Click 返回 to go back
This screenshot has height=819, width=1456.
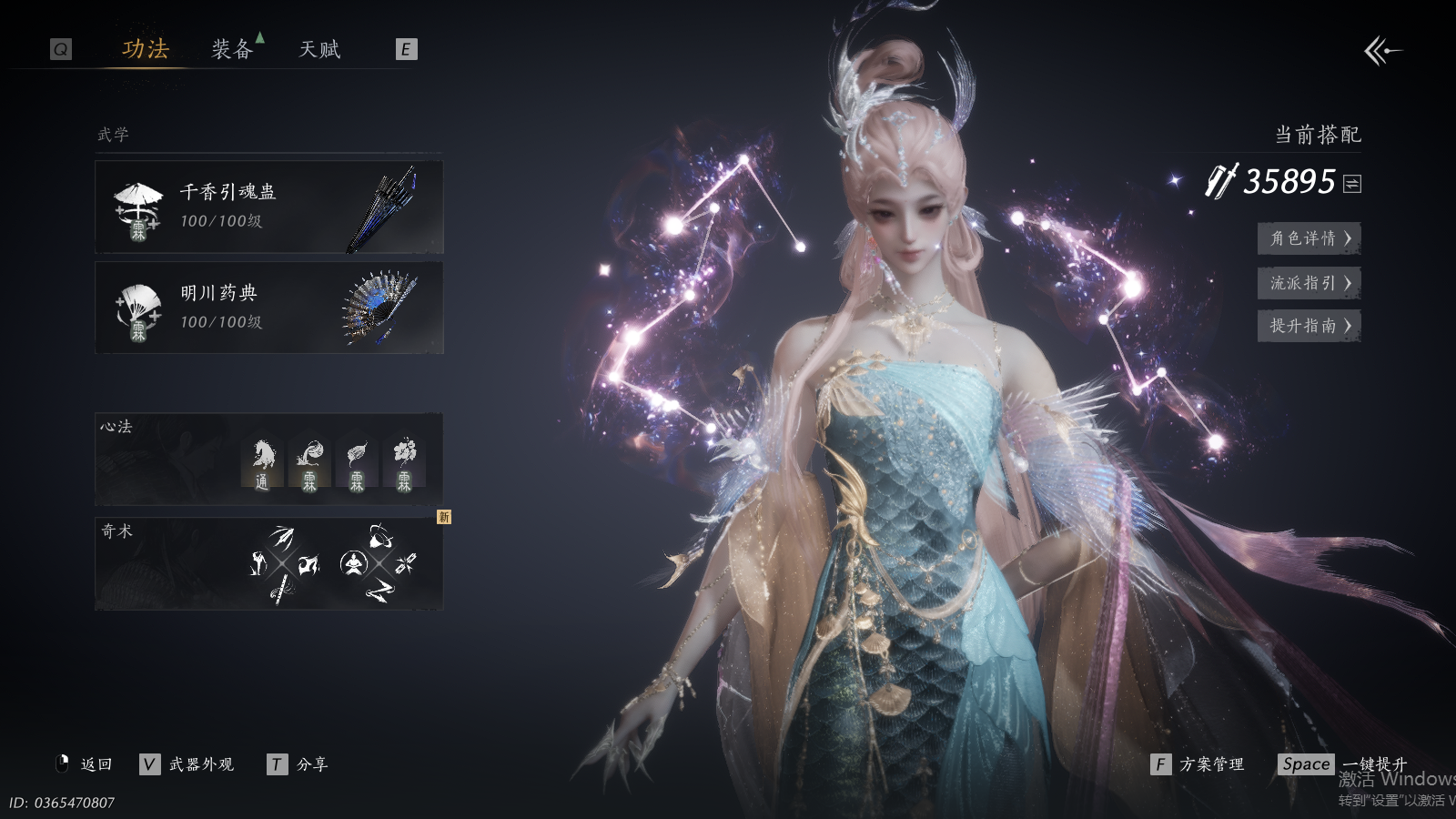pyautogui.click(x=85, y=764)
